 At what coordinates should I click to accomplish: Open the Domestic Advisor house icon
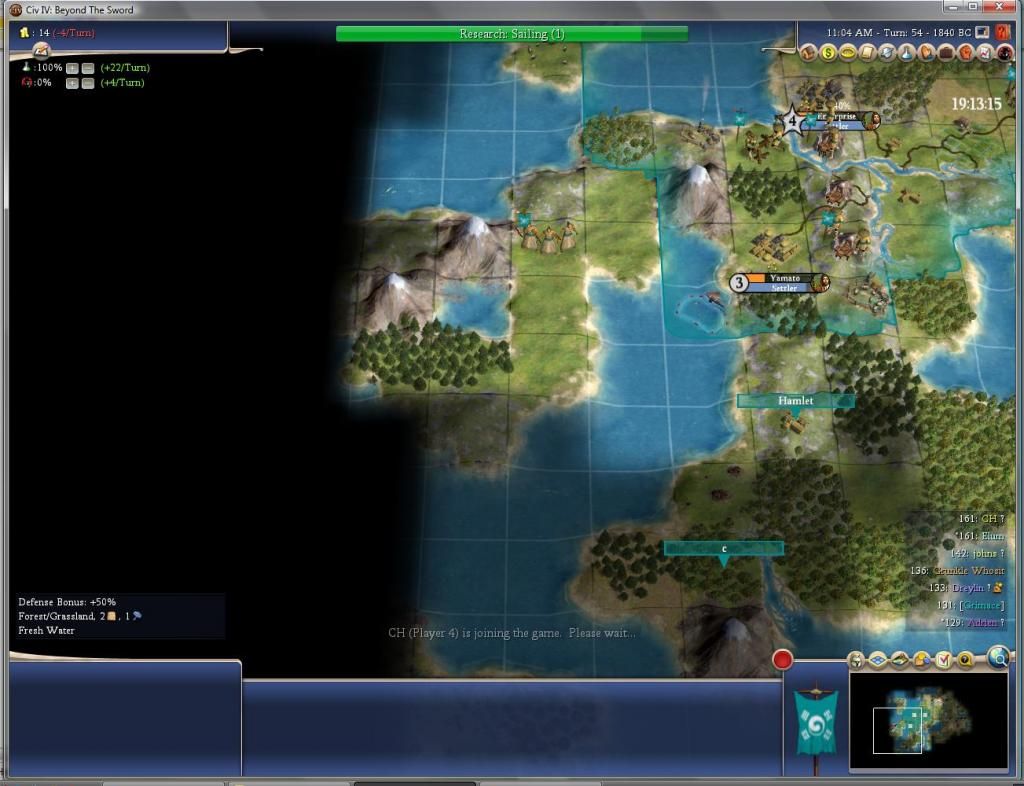810,52
